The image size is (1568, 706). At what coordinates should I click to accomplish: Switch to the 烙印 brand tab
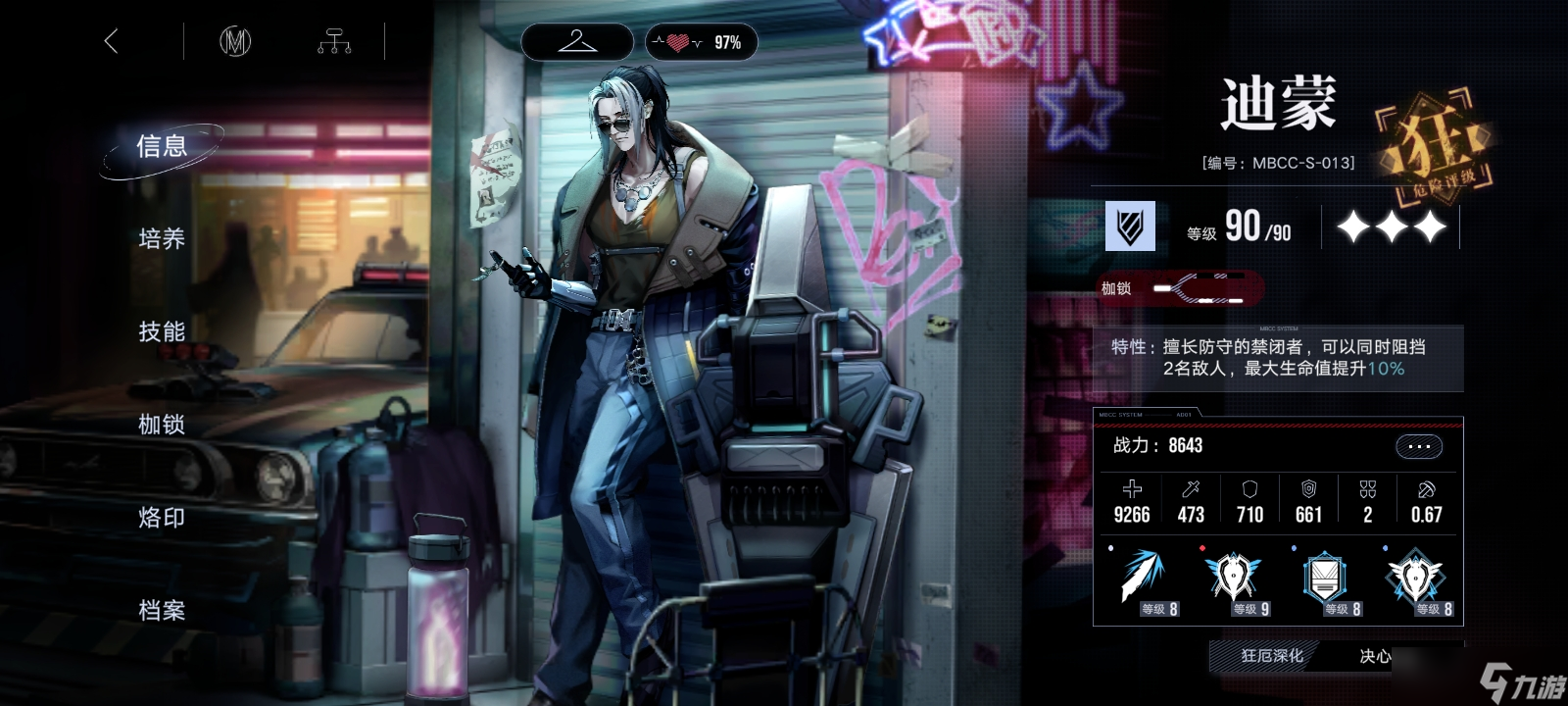point(162,518)
